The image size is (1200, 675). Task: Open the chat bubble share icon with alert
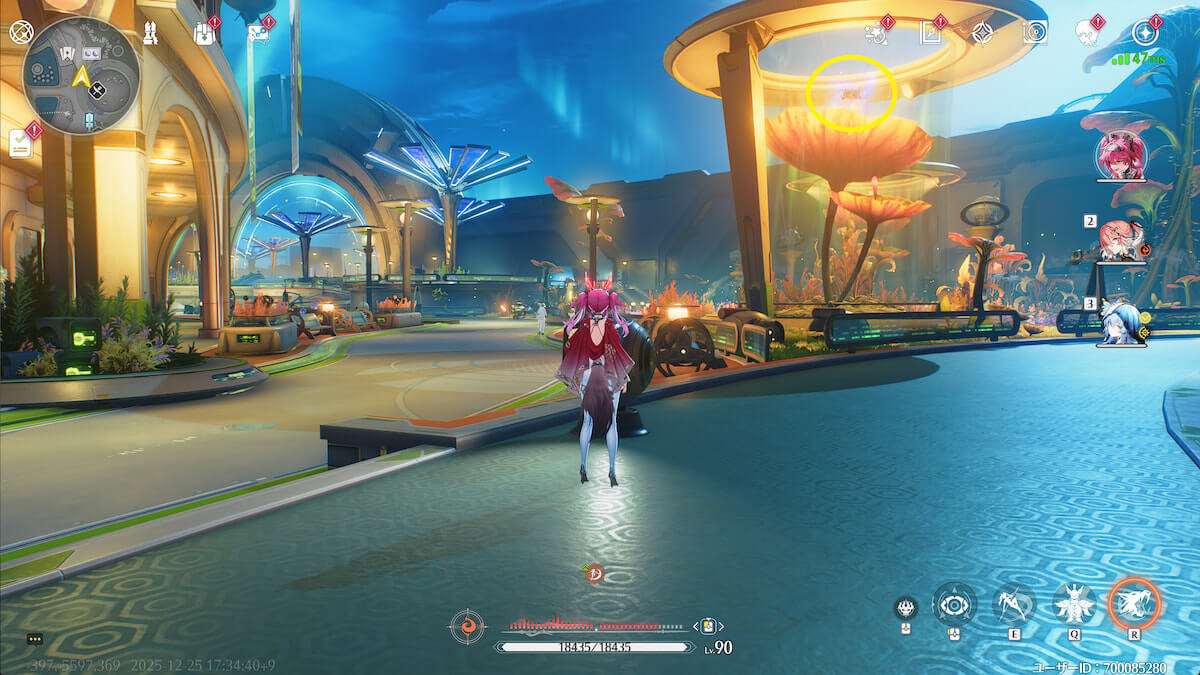point(258,33)
